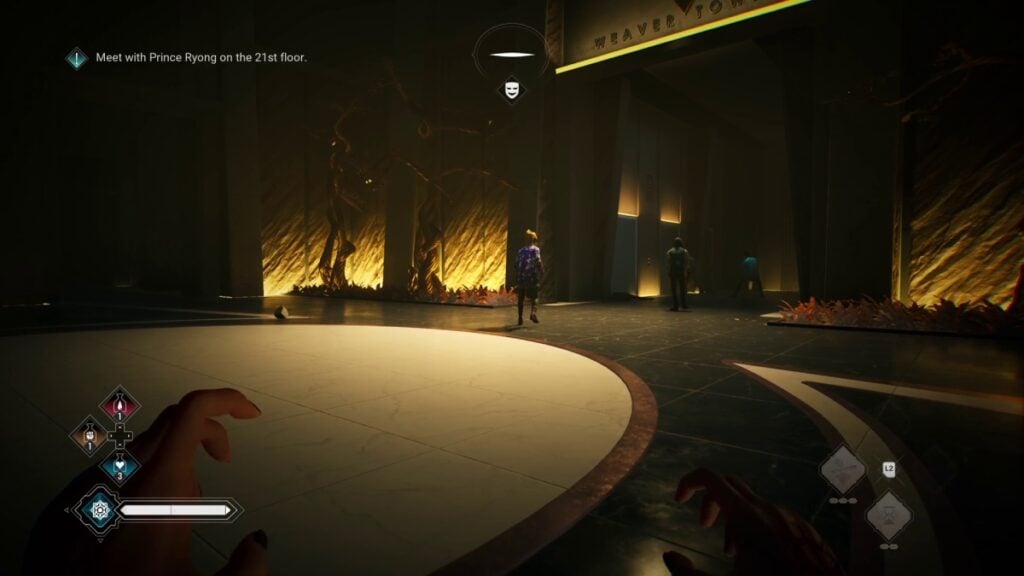Click the white mask icon

[x=511, y=90]
